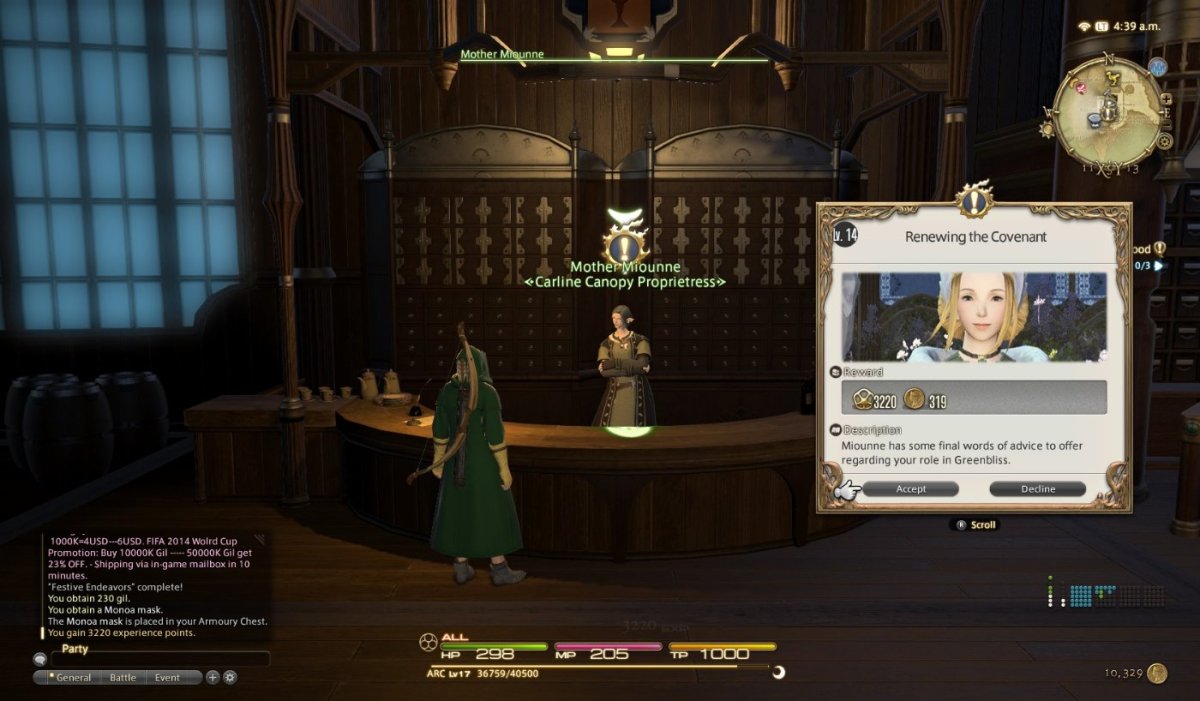Click the blue weather icon by minimap
1200x701 pixels.
(x=1158, y=67)
